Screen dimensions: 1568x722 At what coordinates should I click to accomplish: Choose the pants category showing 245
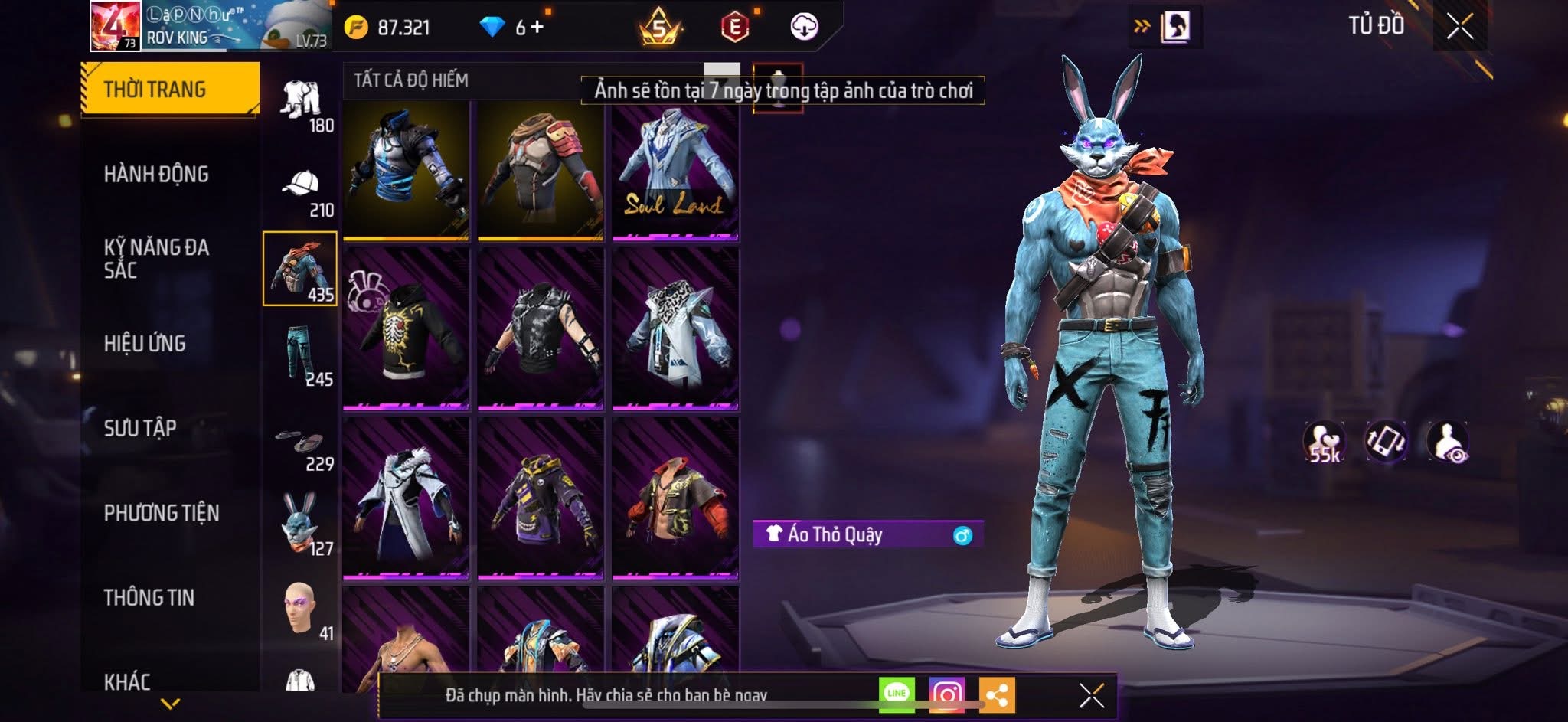point(302,357)
